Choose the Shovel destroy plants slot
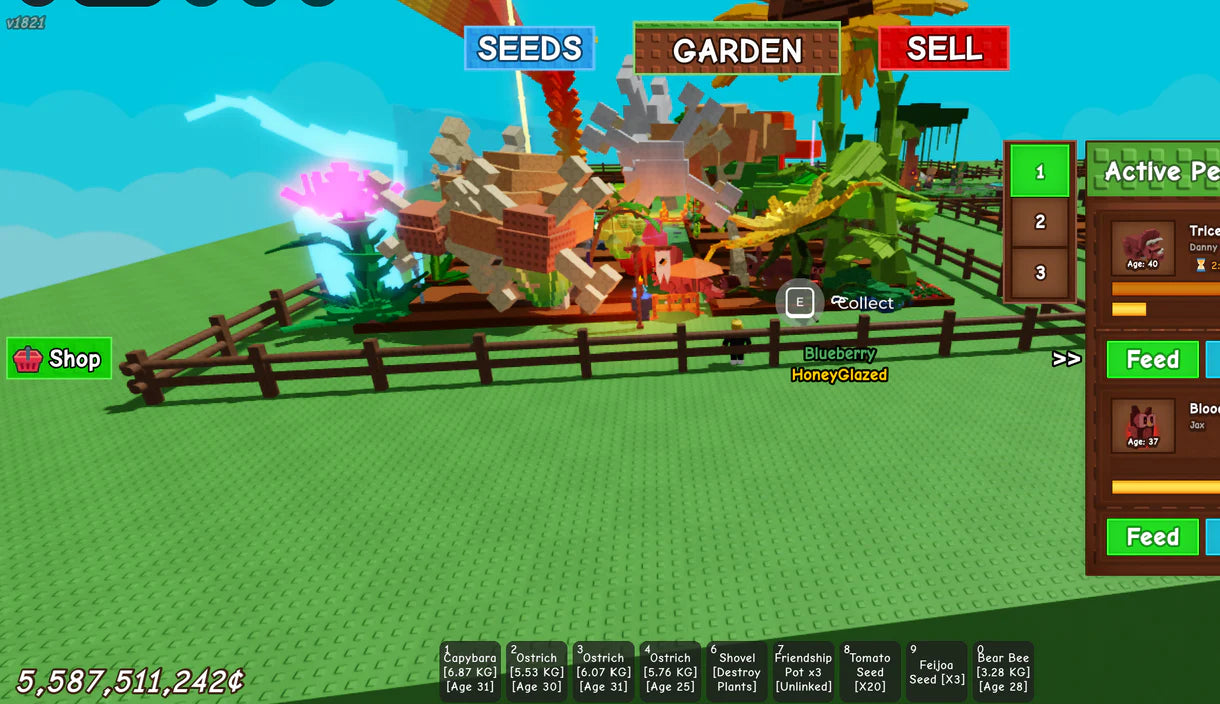1220x704 pixels. [x=737, y=671]
